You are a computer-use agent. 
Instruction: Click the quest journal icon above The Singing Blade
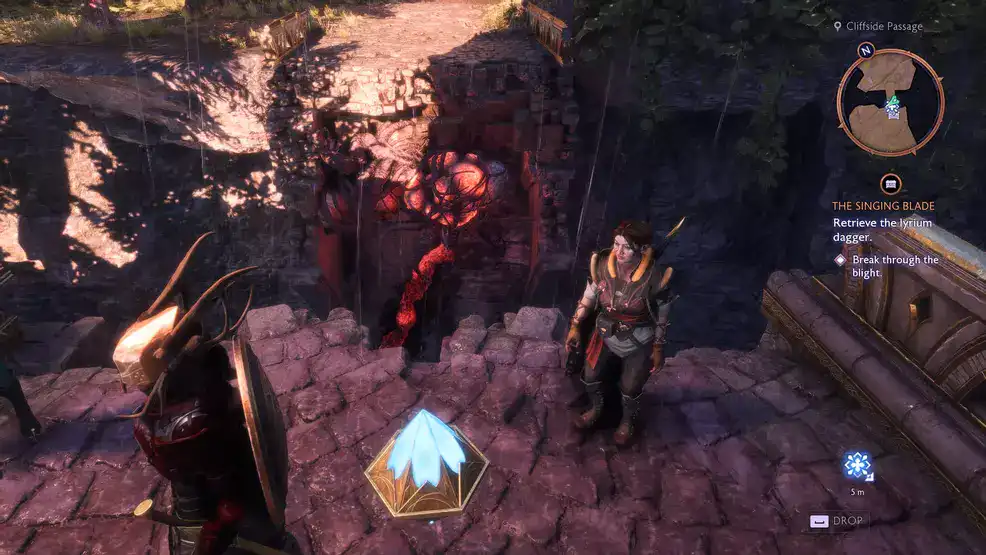click(x=891, y=184)
